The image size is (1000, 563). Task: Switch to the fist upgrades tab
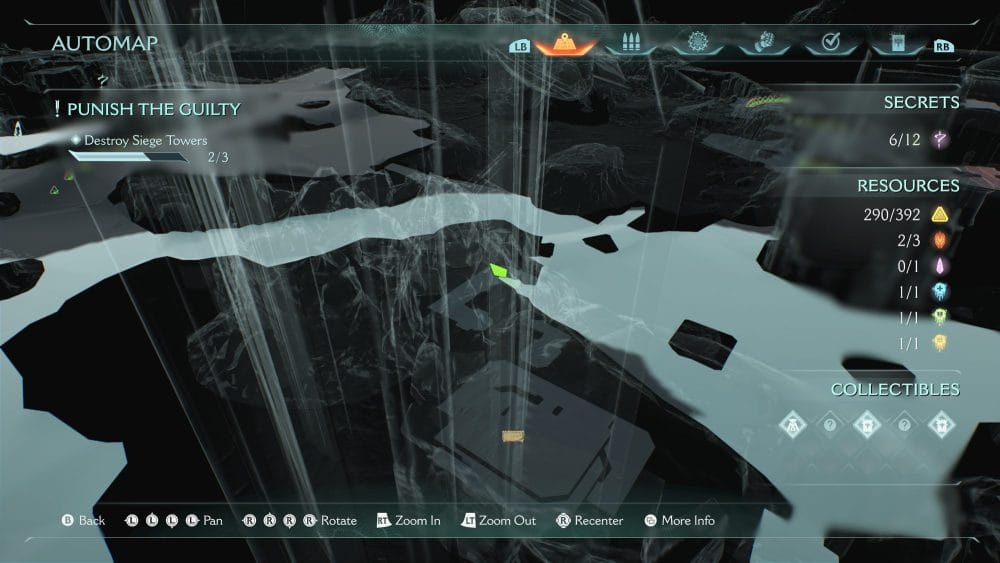[761, 44]
